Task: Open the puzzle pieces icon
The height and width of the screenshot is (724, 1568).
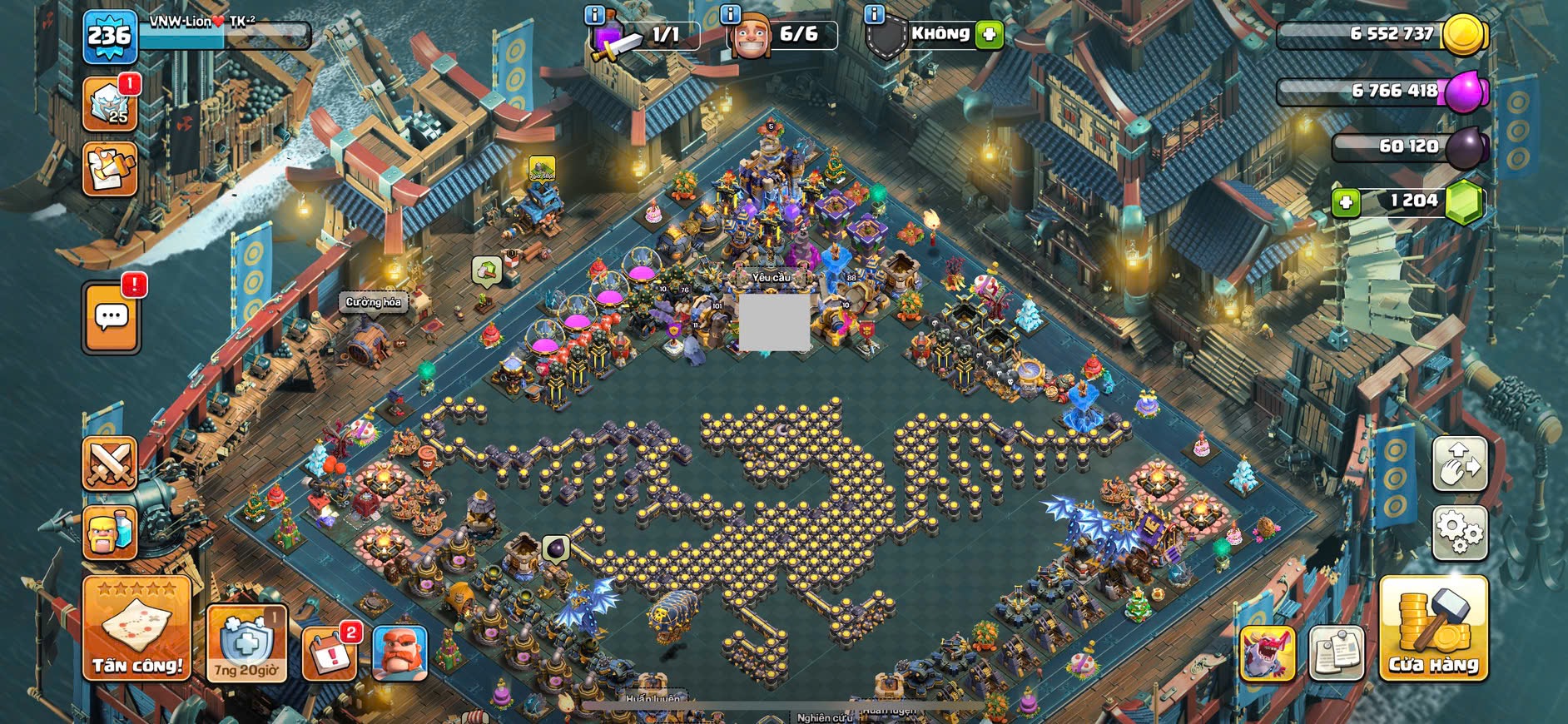Action: [110, 169]
